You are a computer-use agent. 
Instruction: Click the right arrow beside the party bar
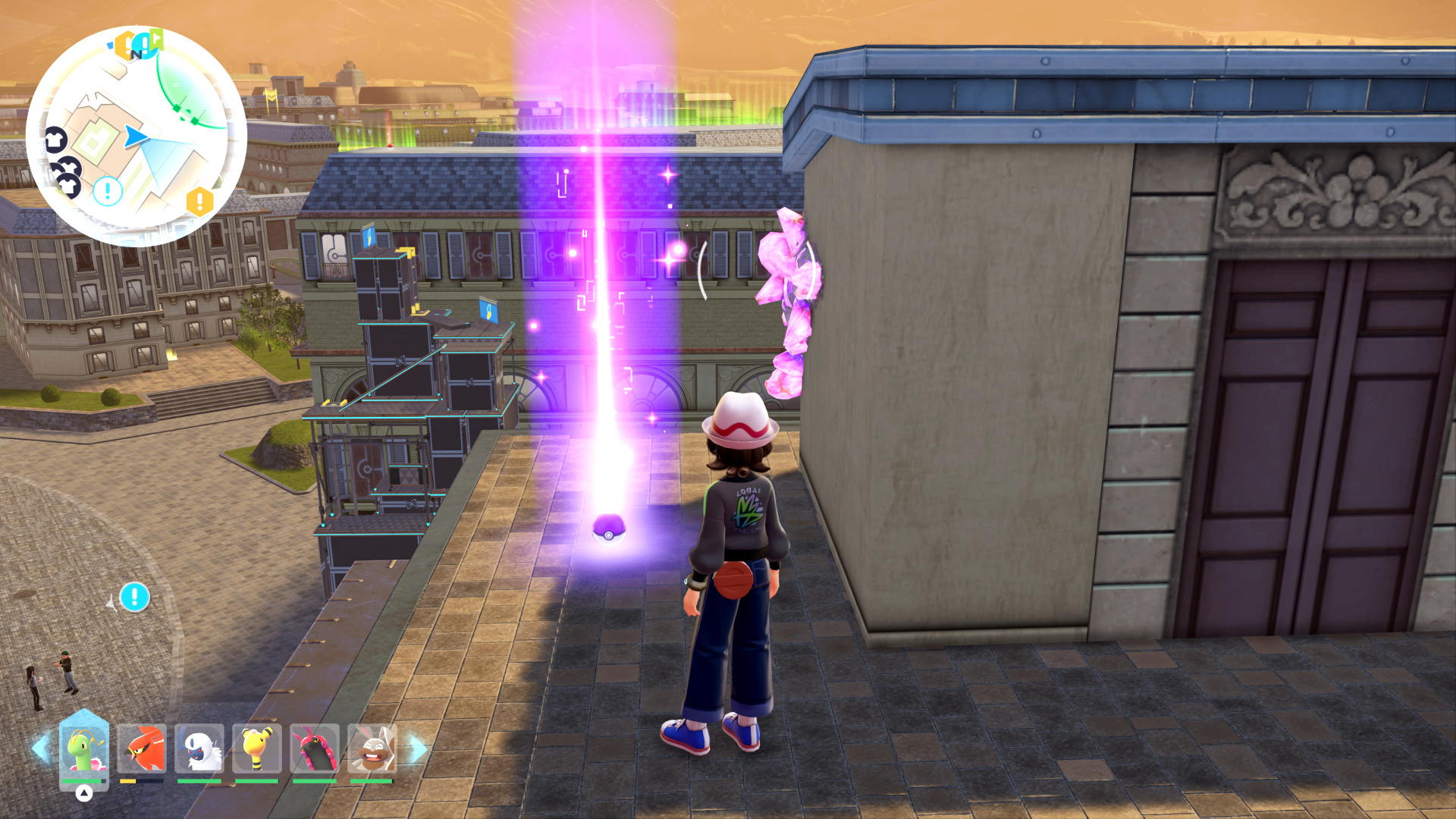(418, 749)
